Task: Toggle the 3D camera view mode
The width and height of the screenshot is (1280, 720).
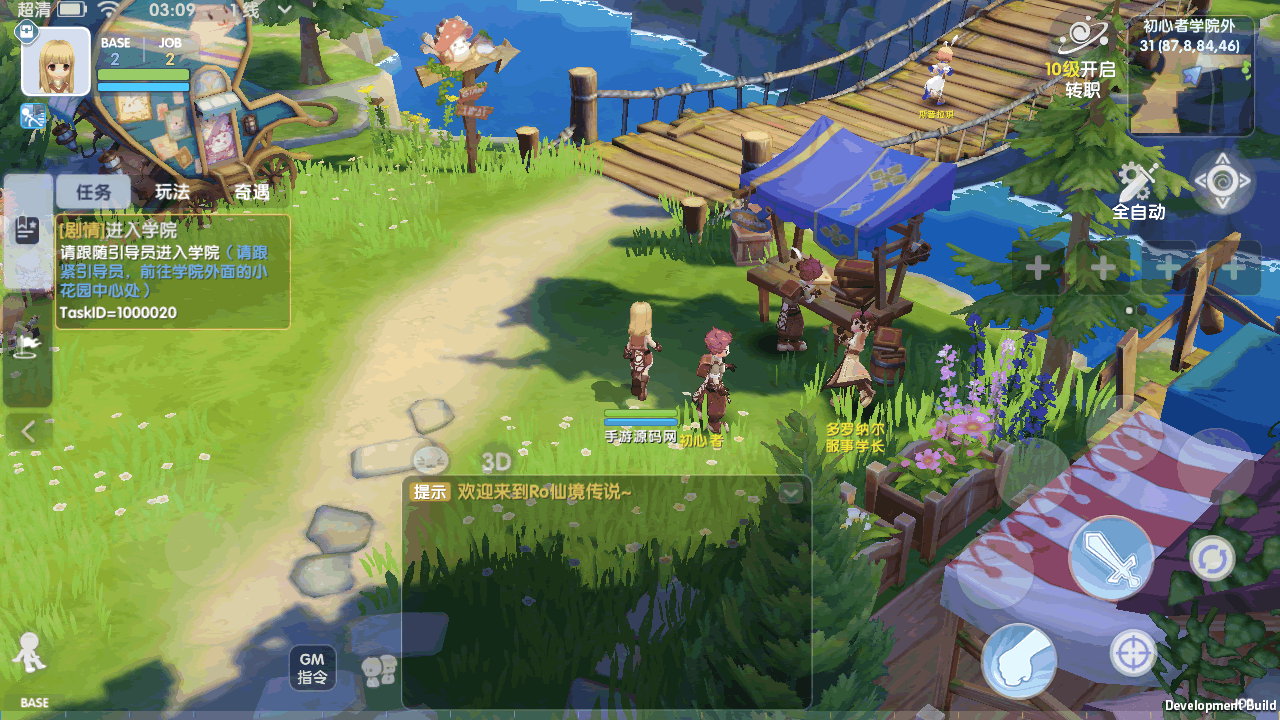Action: point(496,461)
